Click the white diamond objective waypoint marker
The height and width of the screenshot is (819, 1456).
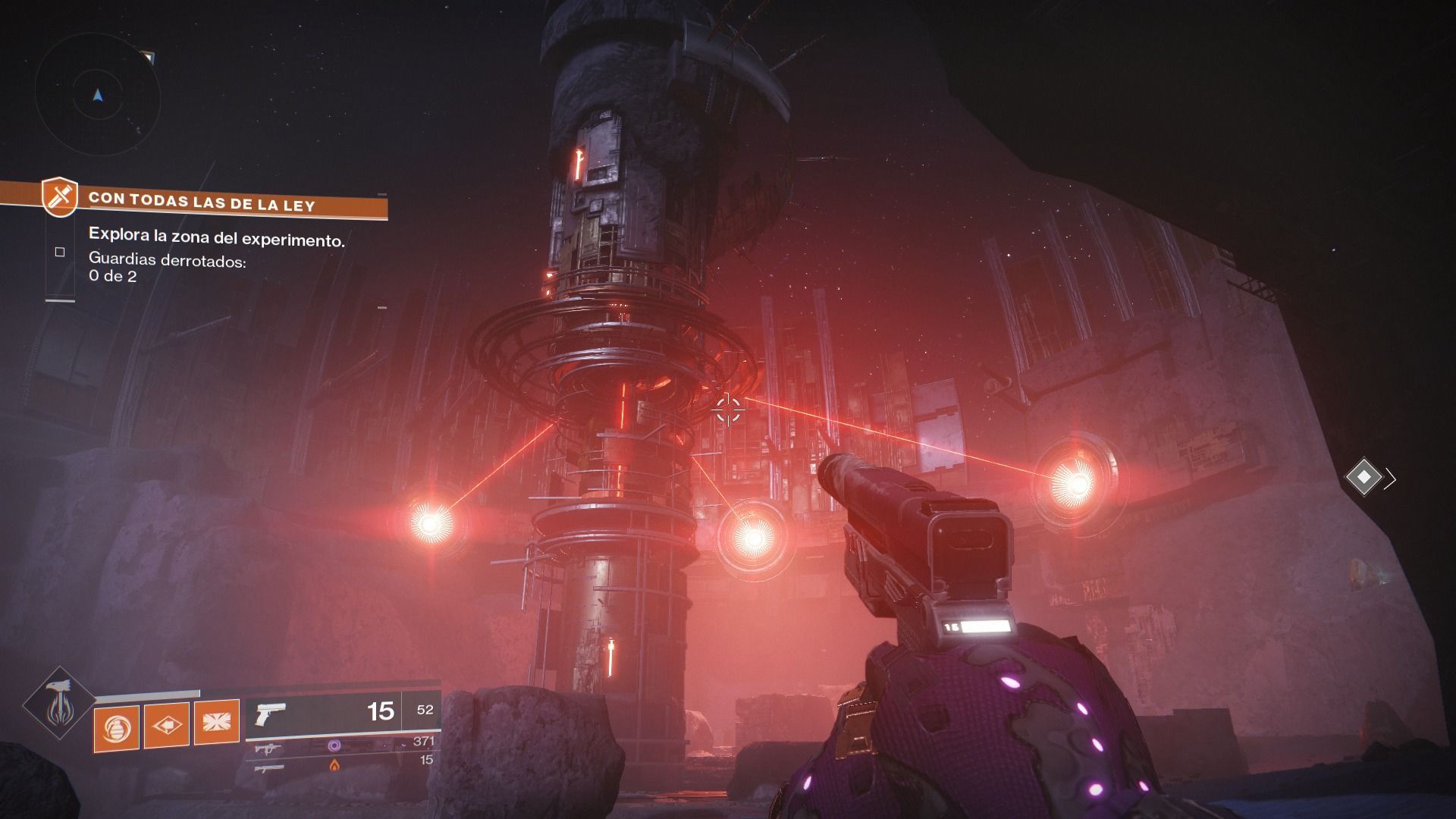click(x=1363, y=477)
